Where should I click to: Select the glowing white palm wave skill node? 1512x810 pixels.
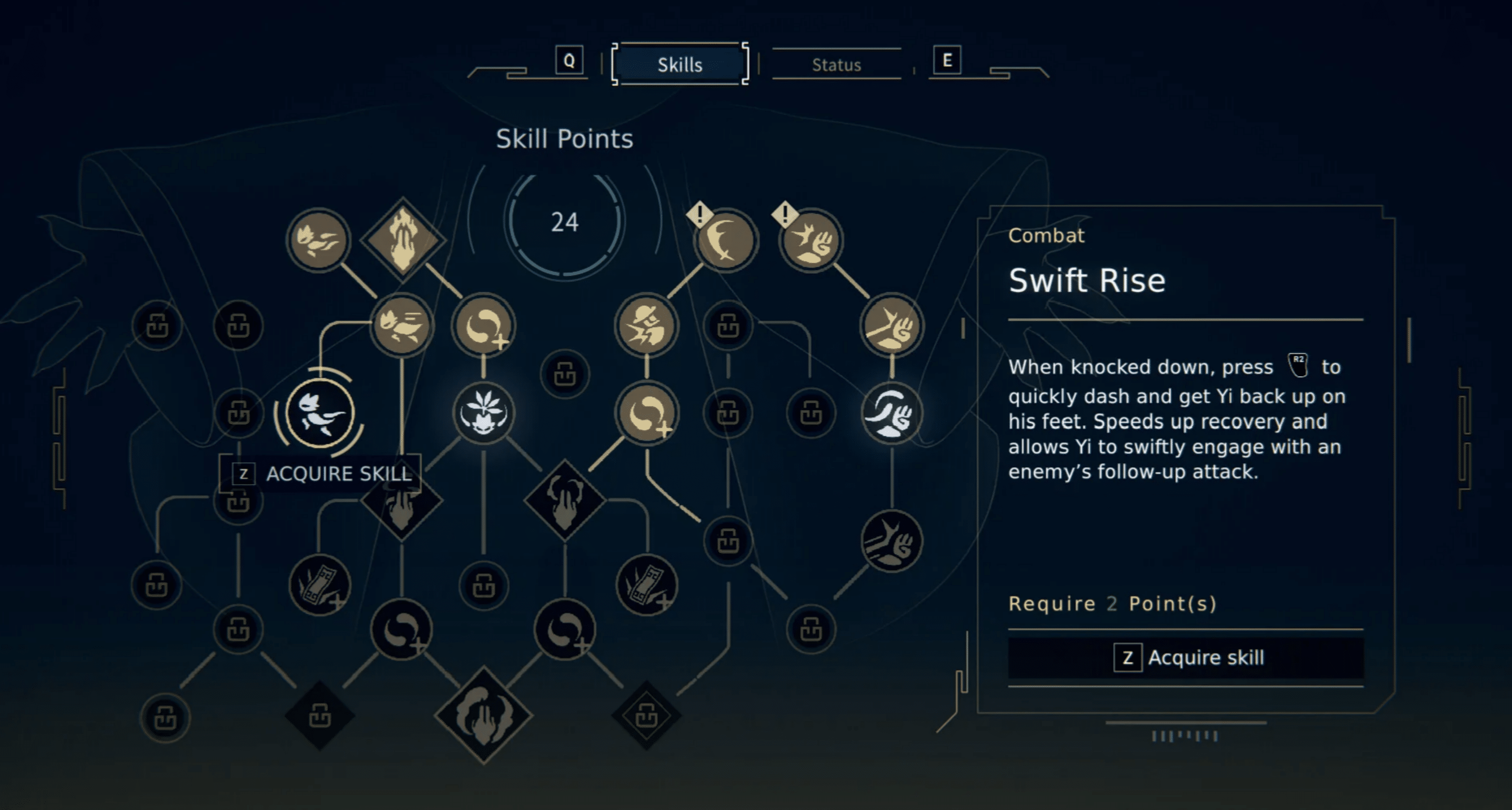click(891, 413)
